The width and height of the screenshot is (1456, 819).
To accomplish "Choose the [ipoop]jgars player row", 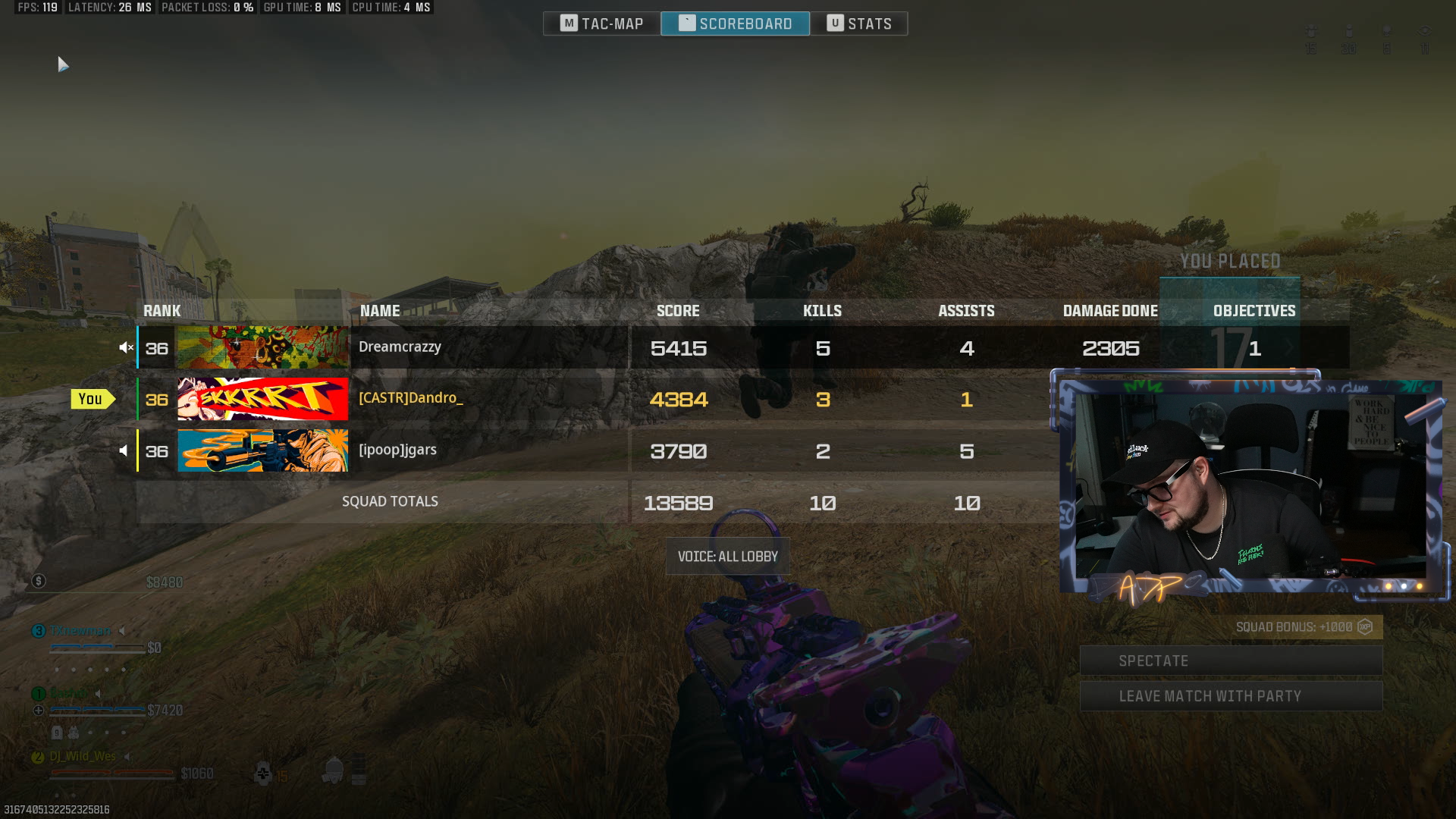I will click(485, 450).
